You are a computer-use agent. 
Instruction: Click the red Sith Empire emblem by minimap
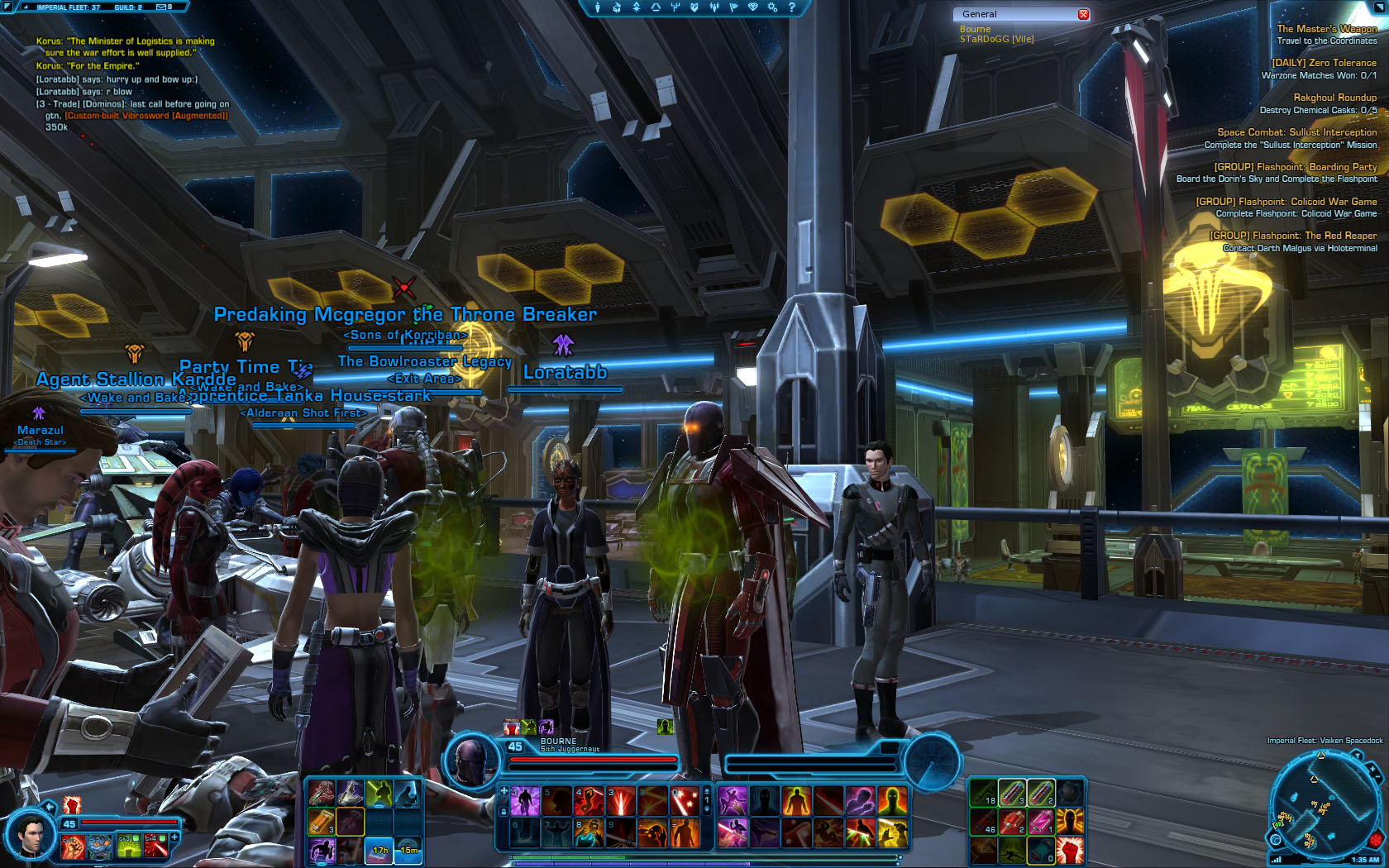(x=1376, y=841)
